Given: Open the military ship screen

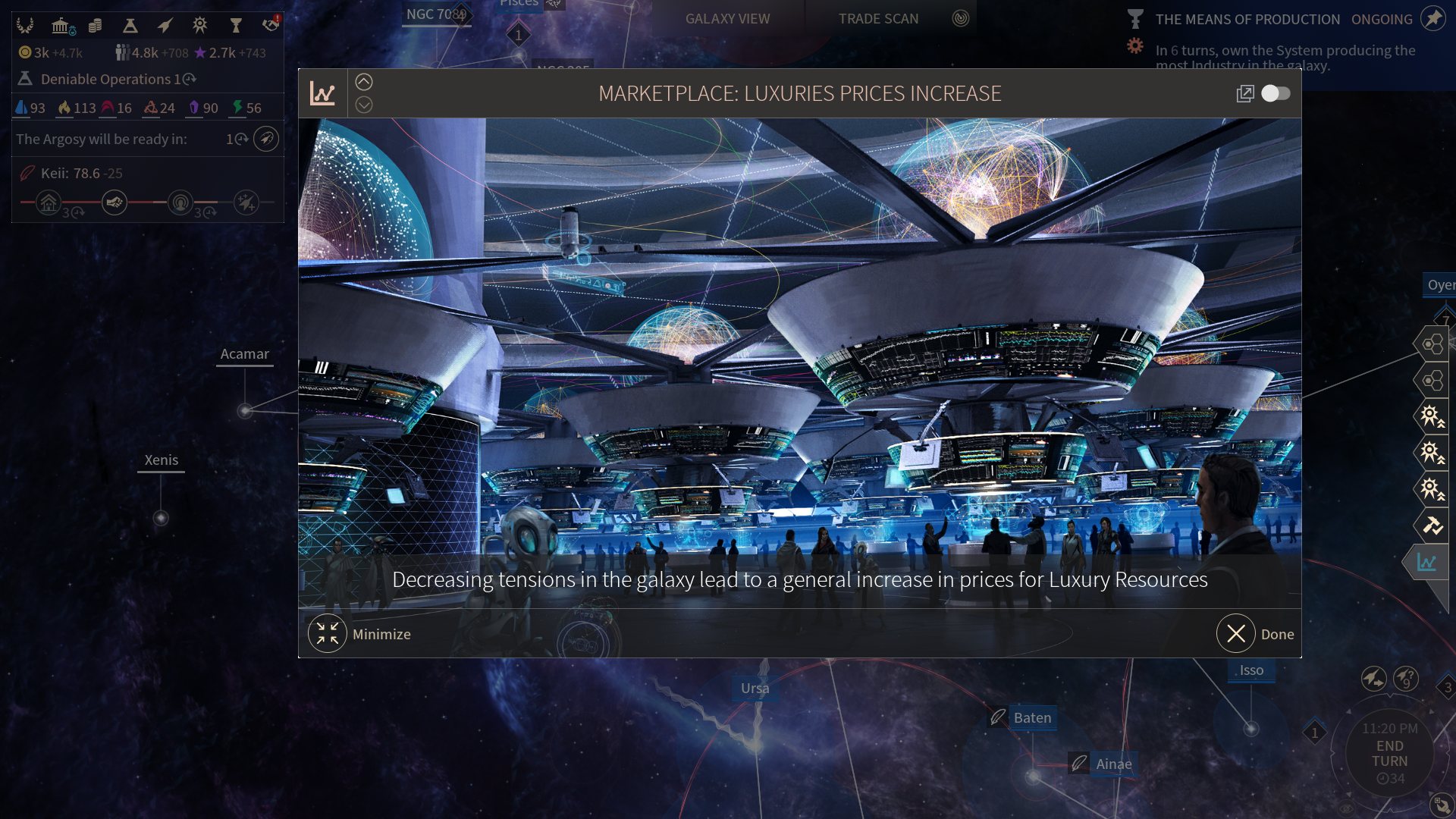Looking at the screenshot, I should click(x=165, y=26).
